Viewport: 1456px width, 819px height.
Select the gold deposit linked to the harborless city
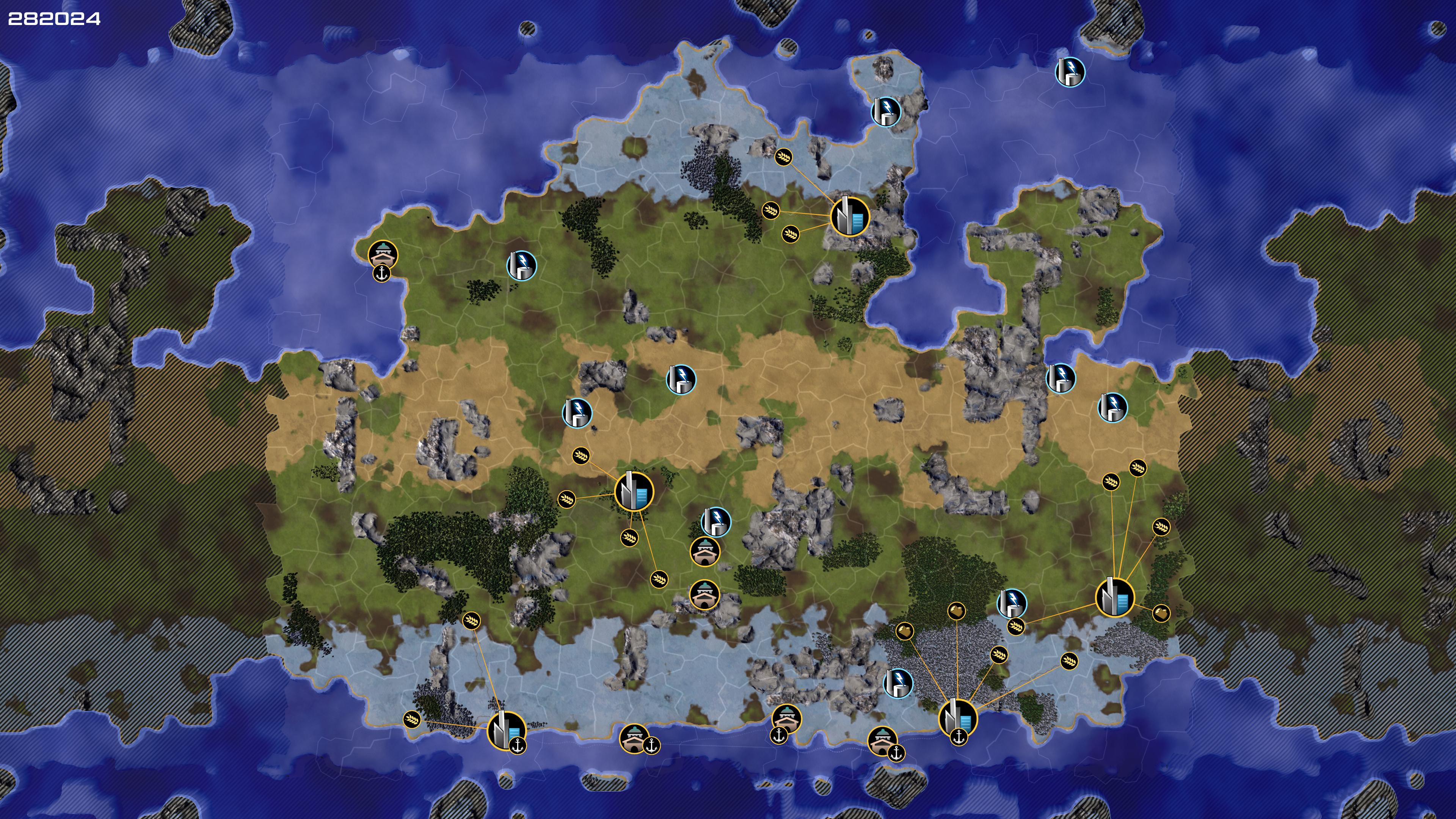(x=1160, y=613)
